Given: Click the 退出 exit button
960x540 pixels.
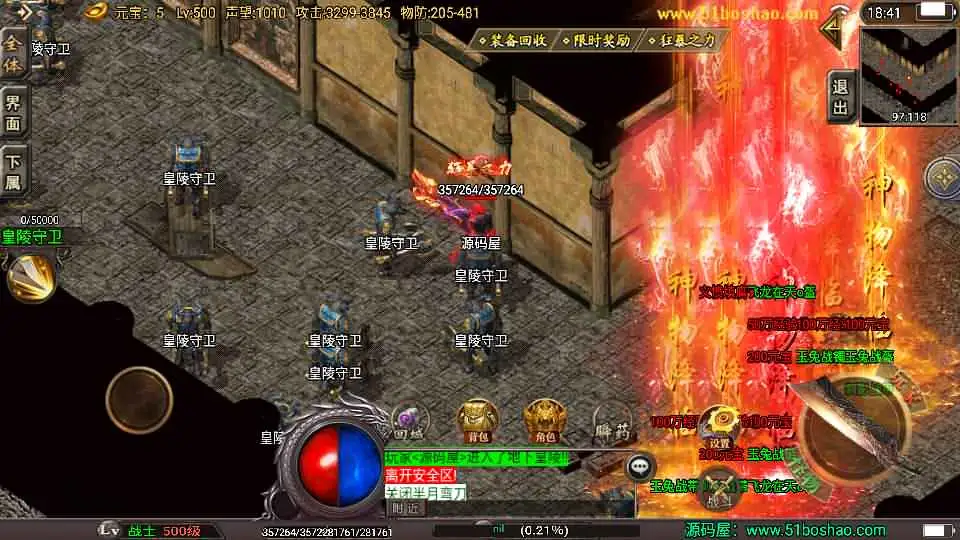Looking at the screenshot, I should pos(841,98).
